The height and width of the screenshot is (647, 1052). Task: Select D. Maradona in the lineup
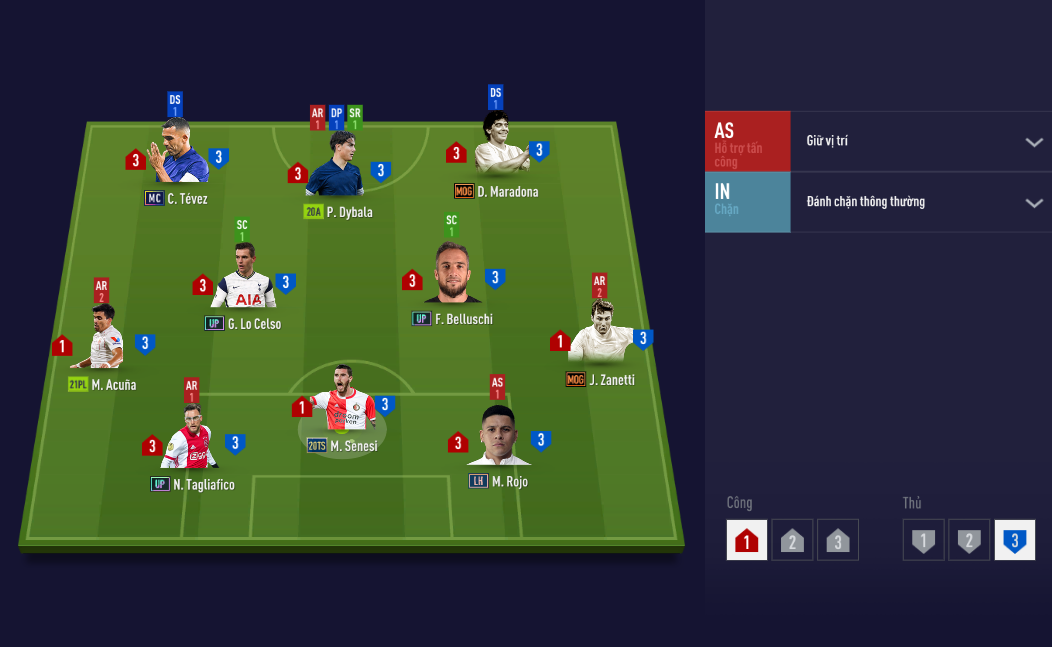(498, 148)
